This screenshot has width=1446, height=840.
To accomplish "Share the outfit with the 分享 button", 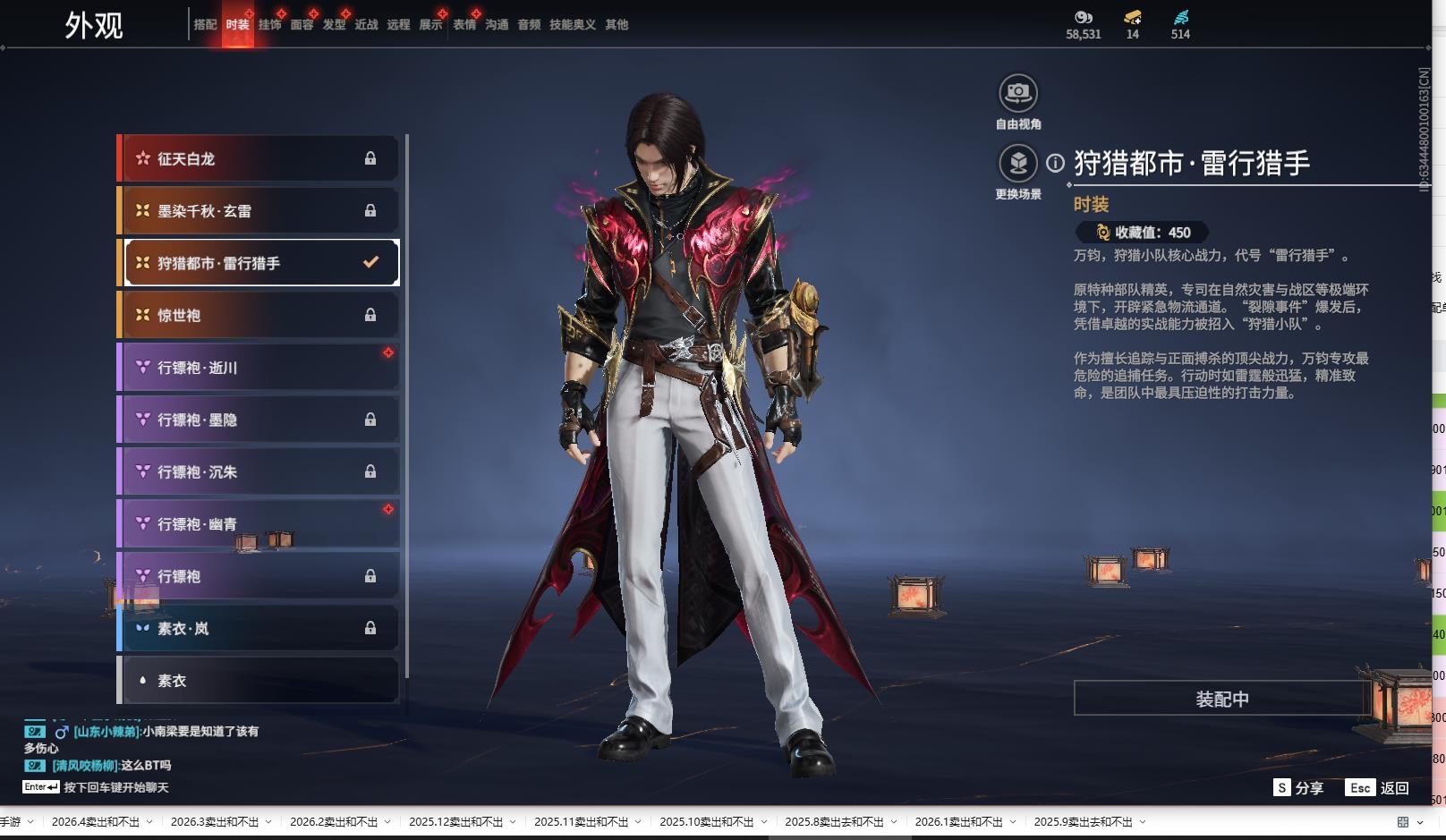I will click(x=1299, y=788).
